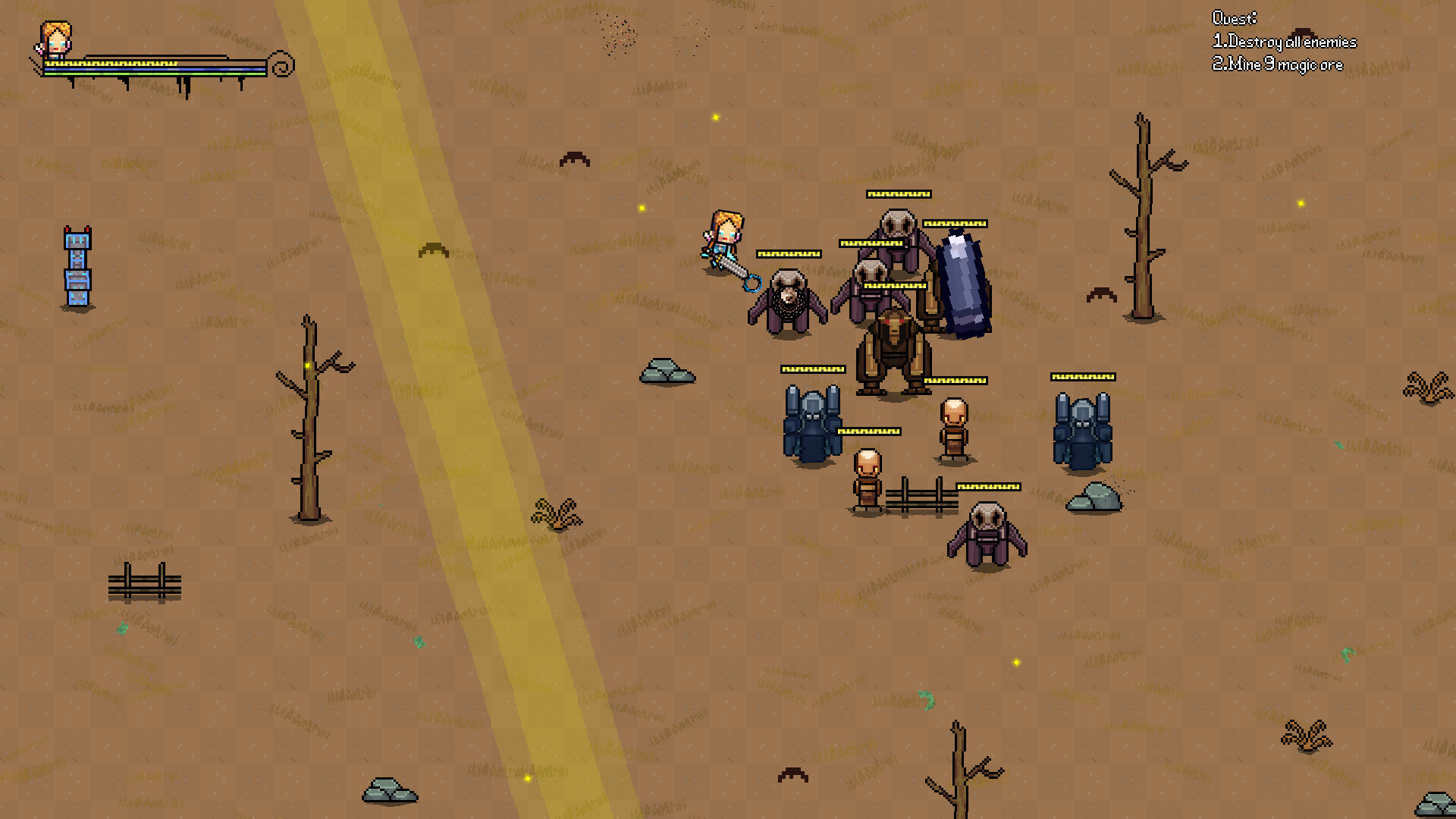Select quest objective 'Mine 9 magic ore'
The width and height of the screenshot is (1456, 819).
(1278, 64)
